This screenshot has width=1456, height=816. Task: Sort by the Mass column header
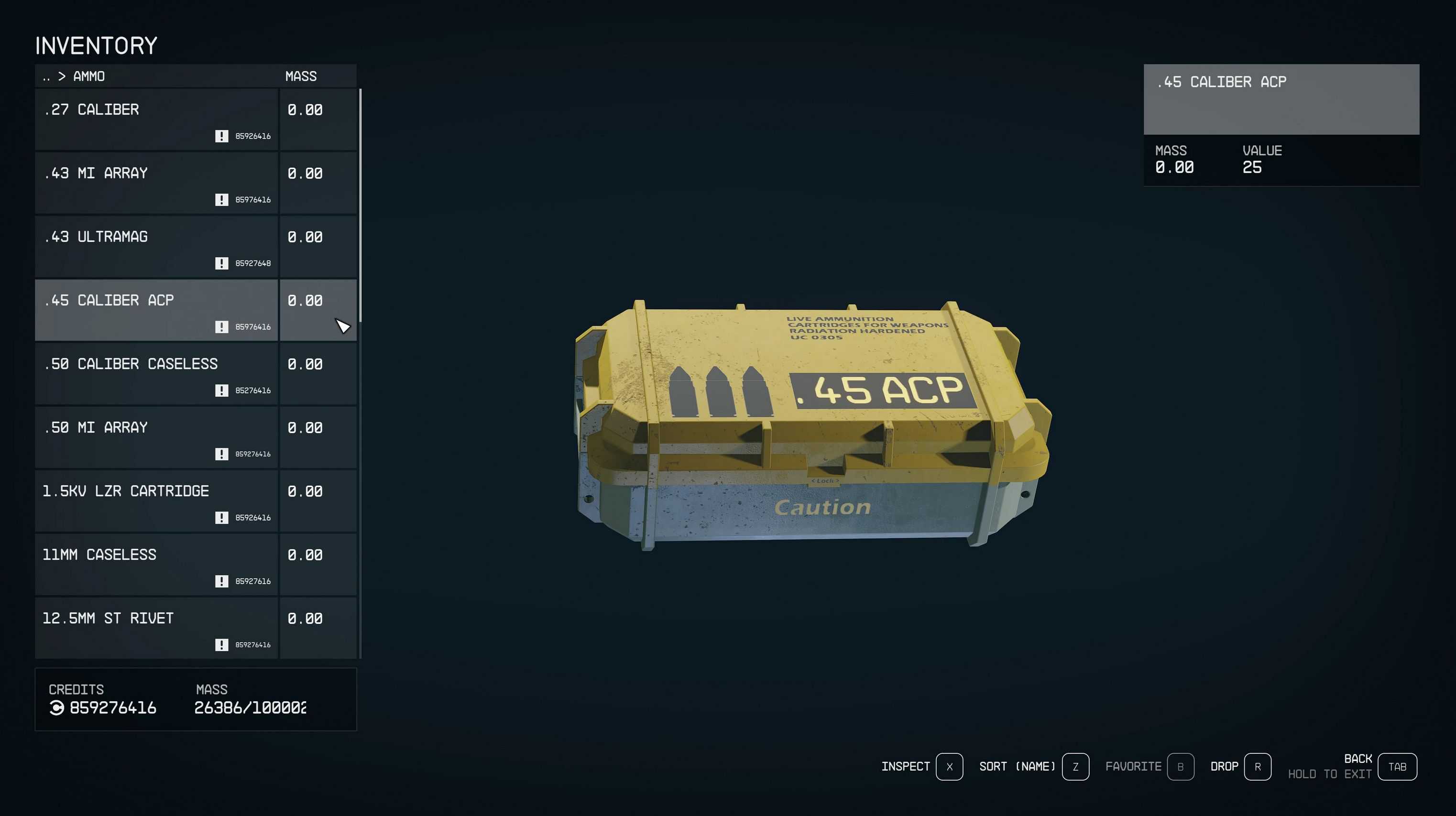click(301, 76)
